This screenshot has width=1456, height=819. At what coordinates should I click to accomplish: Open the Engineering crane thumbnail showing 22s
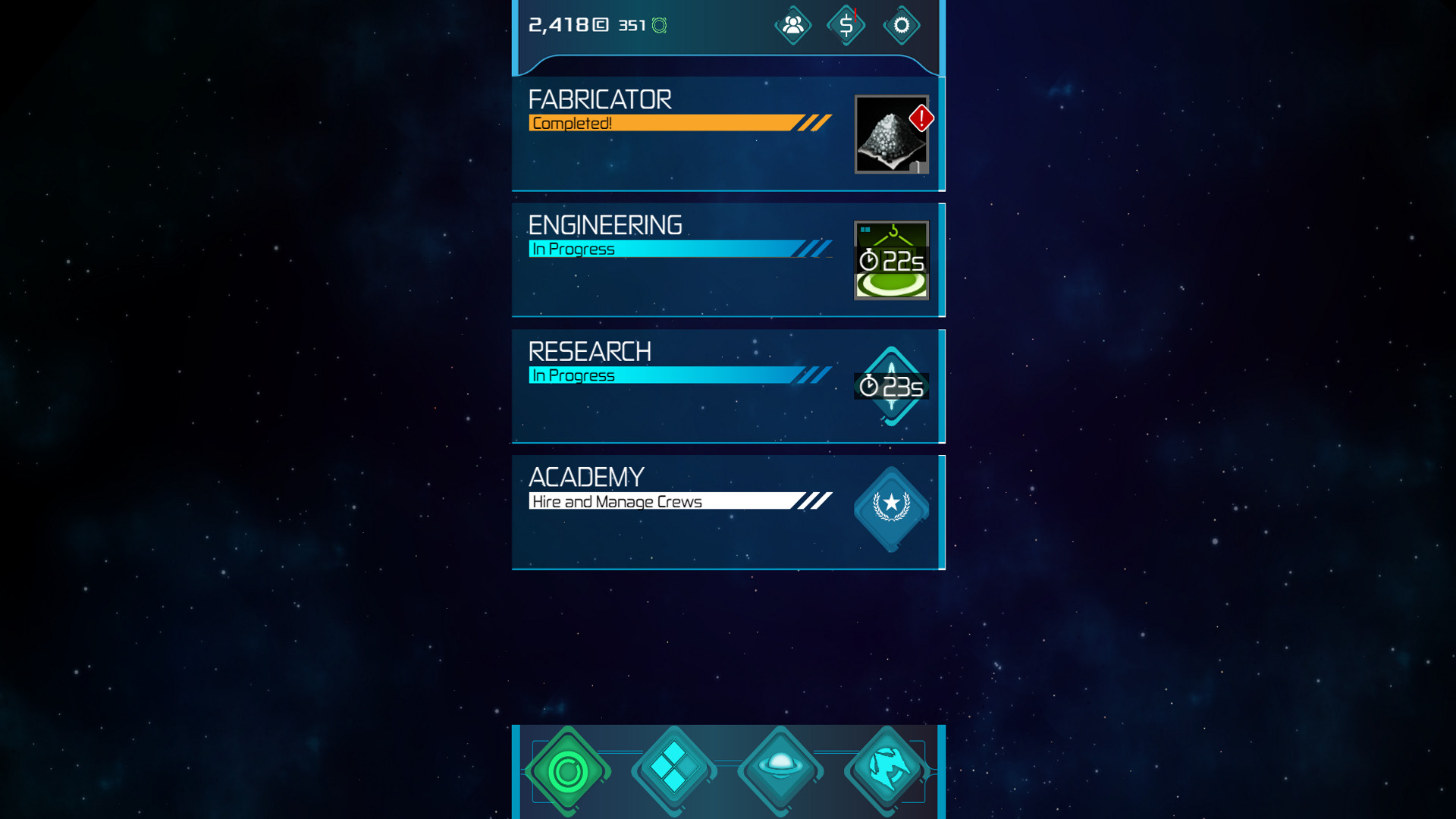pyautogui.click(x=891, y=259)
